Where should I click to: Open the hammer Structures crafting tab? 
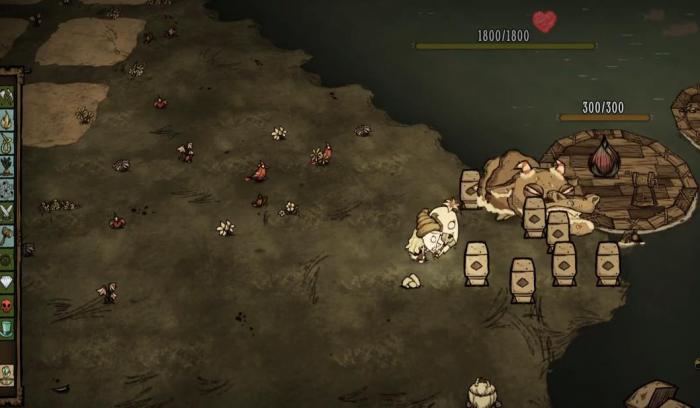tap(7, 235)
